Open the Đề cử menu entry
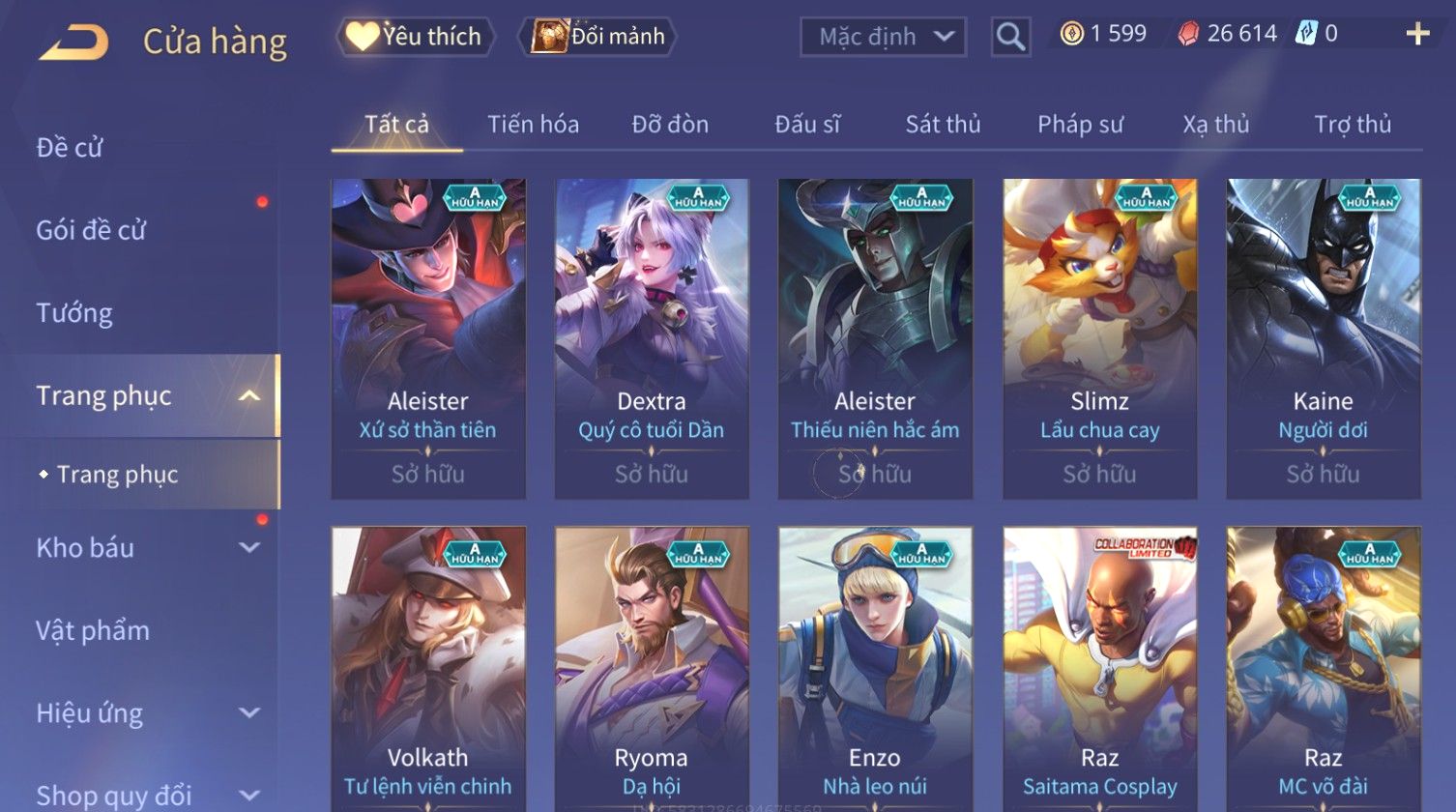Viewport: 1456px width, 812px height. pos(70,148)
